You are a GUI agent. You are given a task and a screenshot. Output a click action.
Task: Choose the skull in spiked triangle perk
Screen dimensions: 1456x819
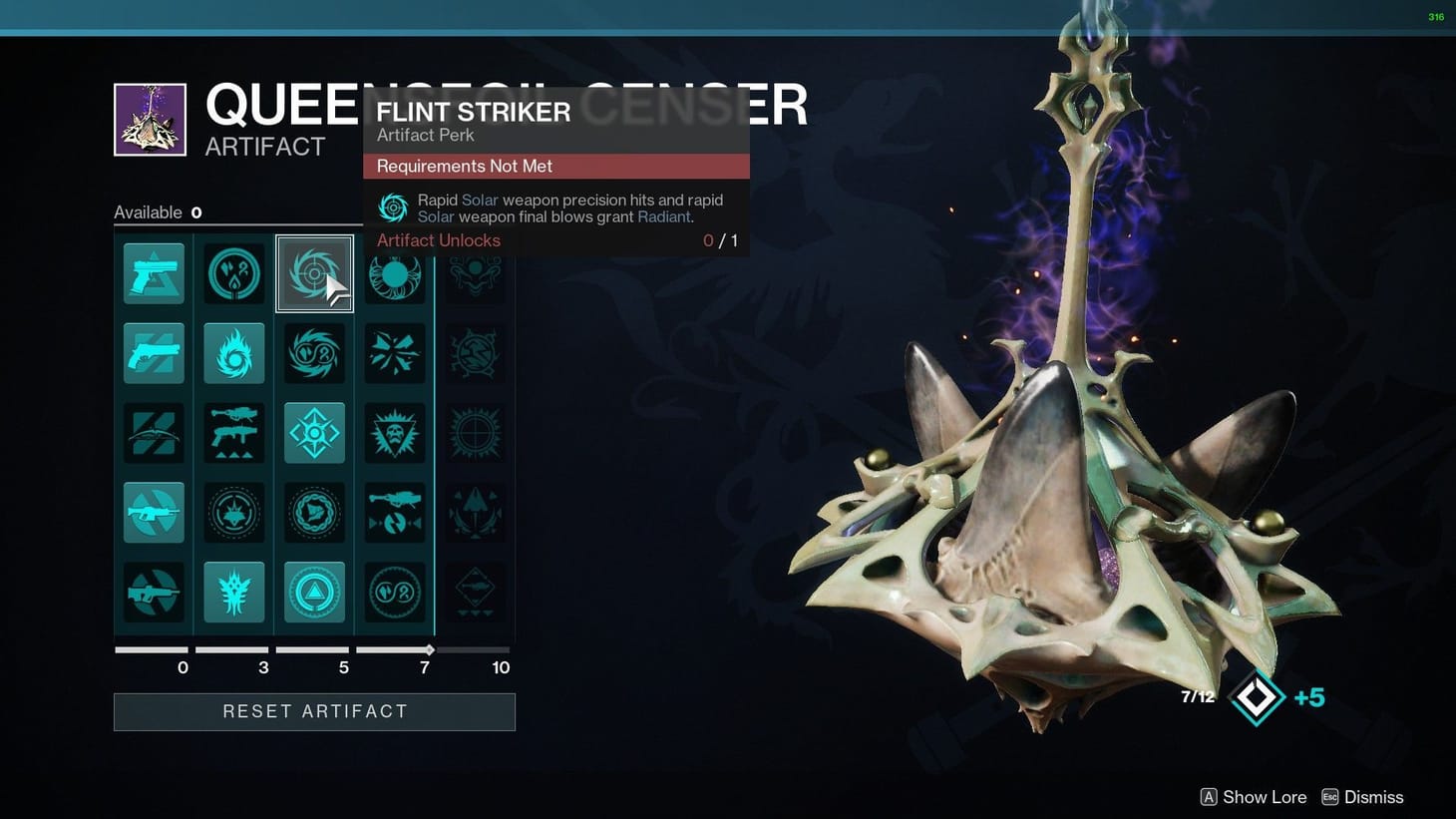pyautogui.click(x=395, y=433)
